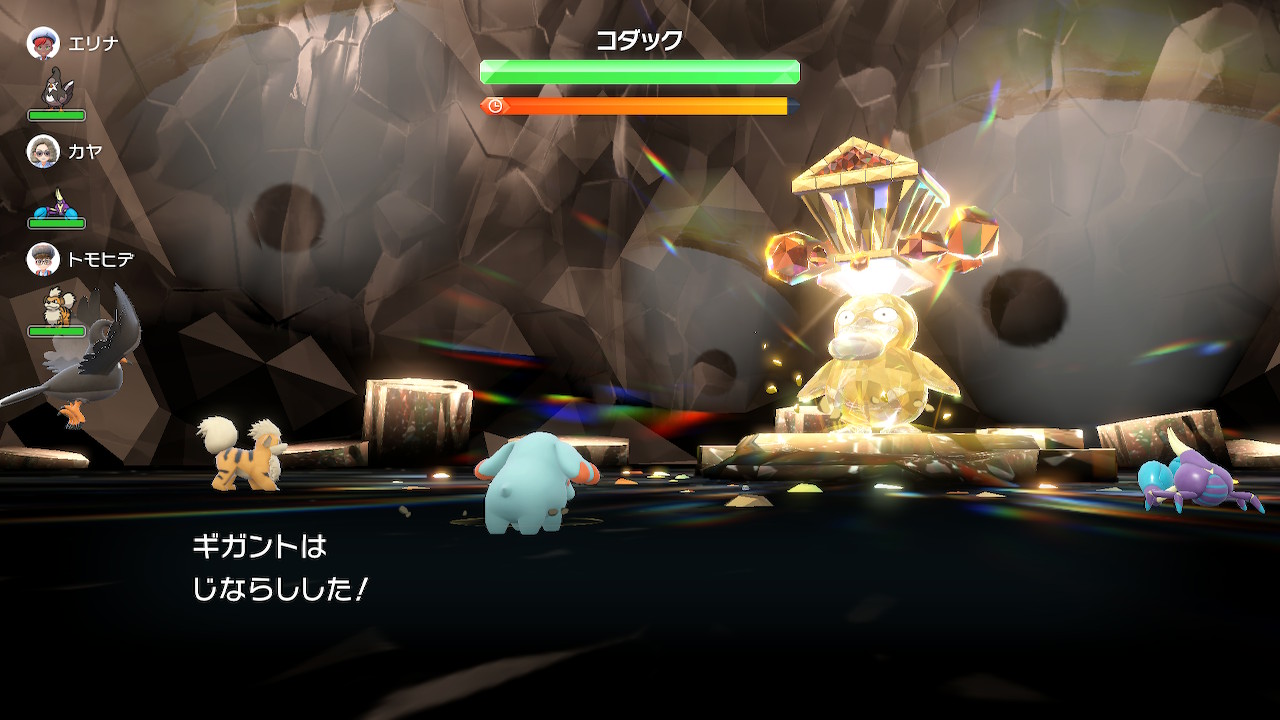This screenshot has width=1280, height=720.
Task: Toggle トモヒデ's green HP bar display
Action: coord(57,330)
